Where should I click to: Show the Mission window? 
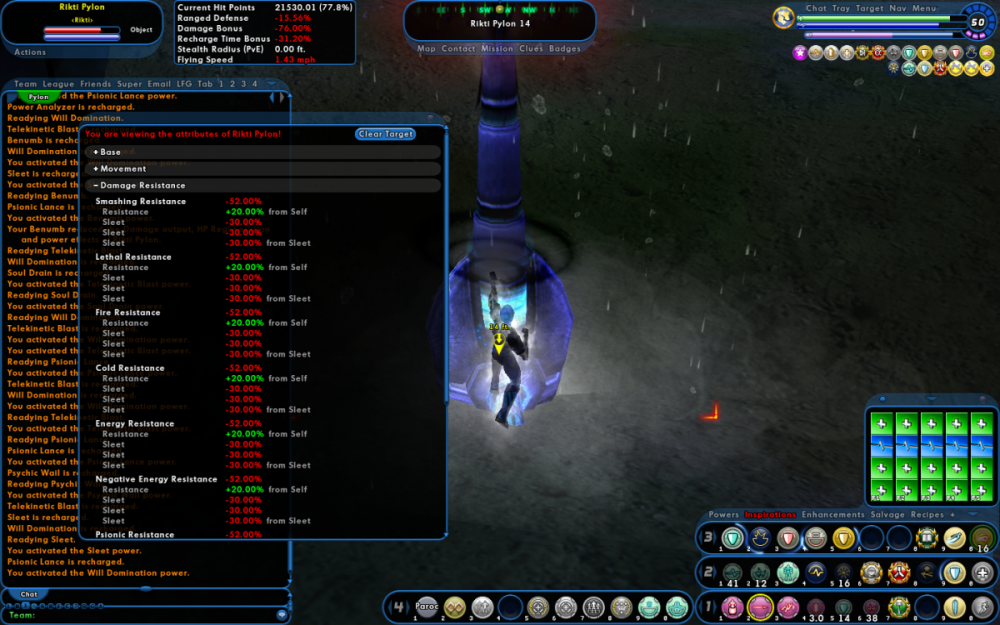point(497,48)
